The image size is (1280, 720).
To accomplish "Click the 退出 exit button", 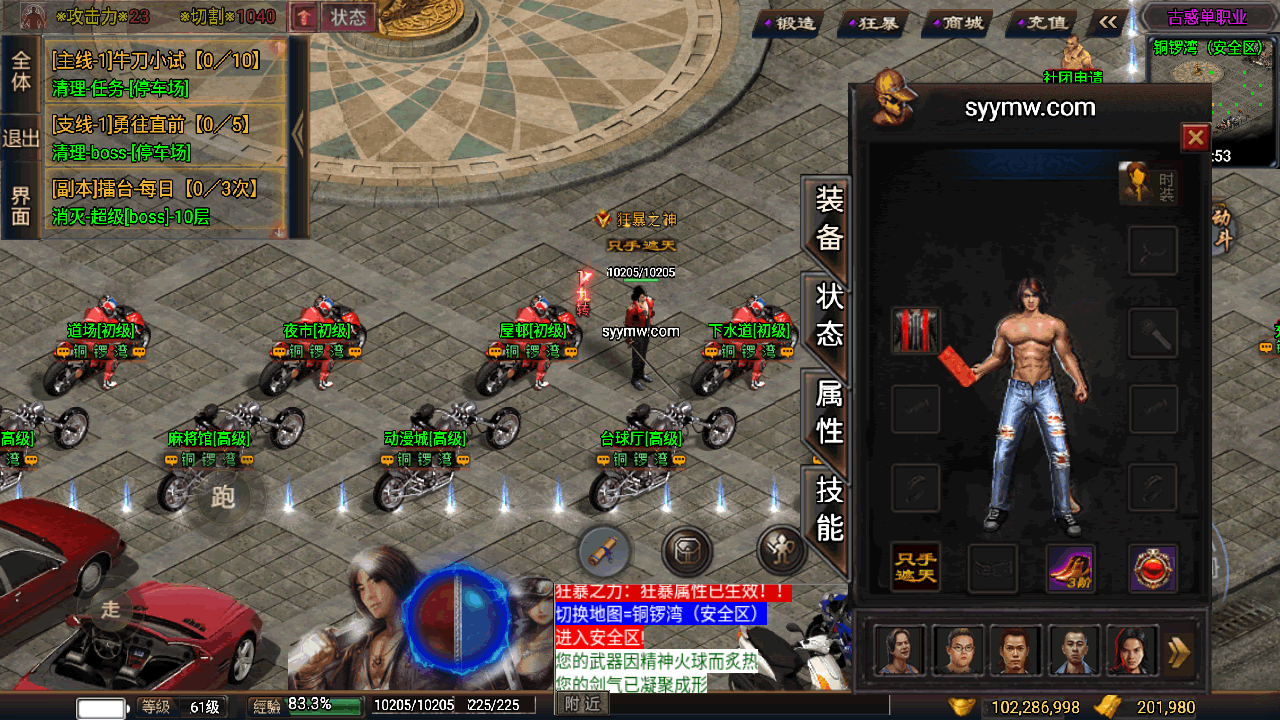I will point(21,138).
